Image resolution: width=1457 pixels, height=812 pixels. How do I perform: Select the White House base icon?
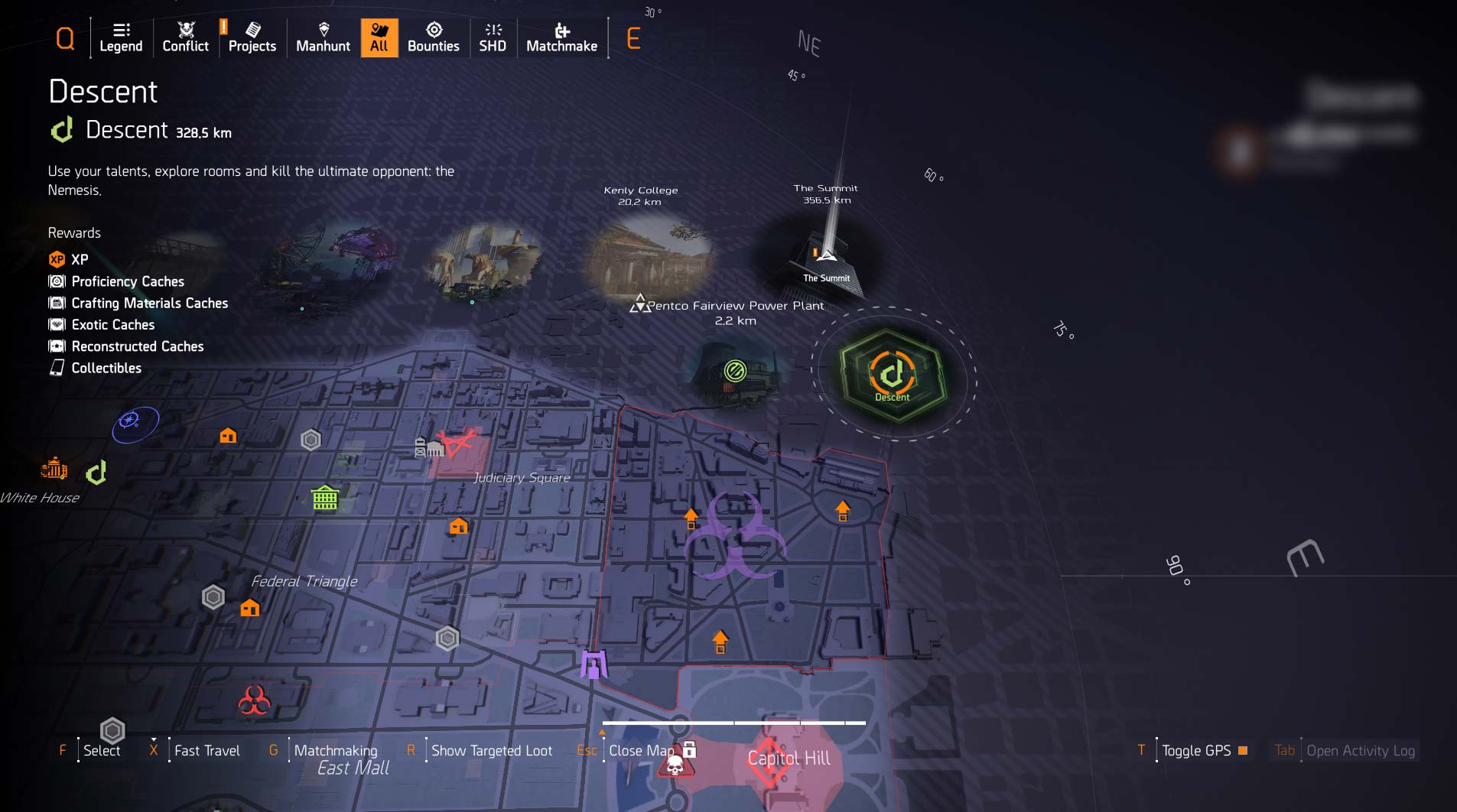[x=54, y=468]
